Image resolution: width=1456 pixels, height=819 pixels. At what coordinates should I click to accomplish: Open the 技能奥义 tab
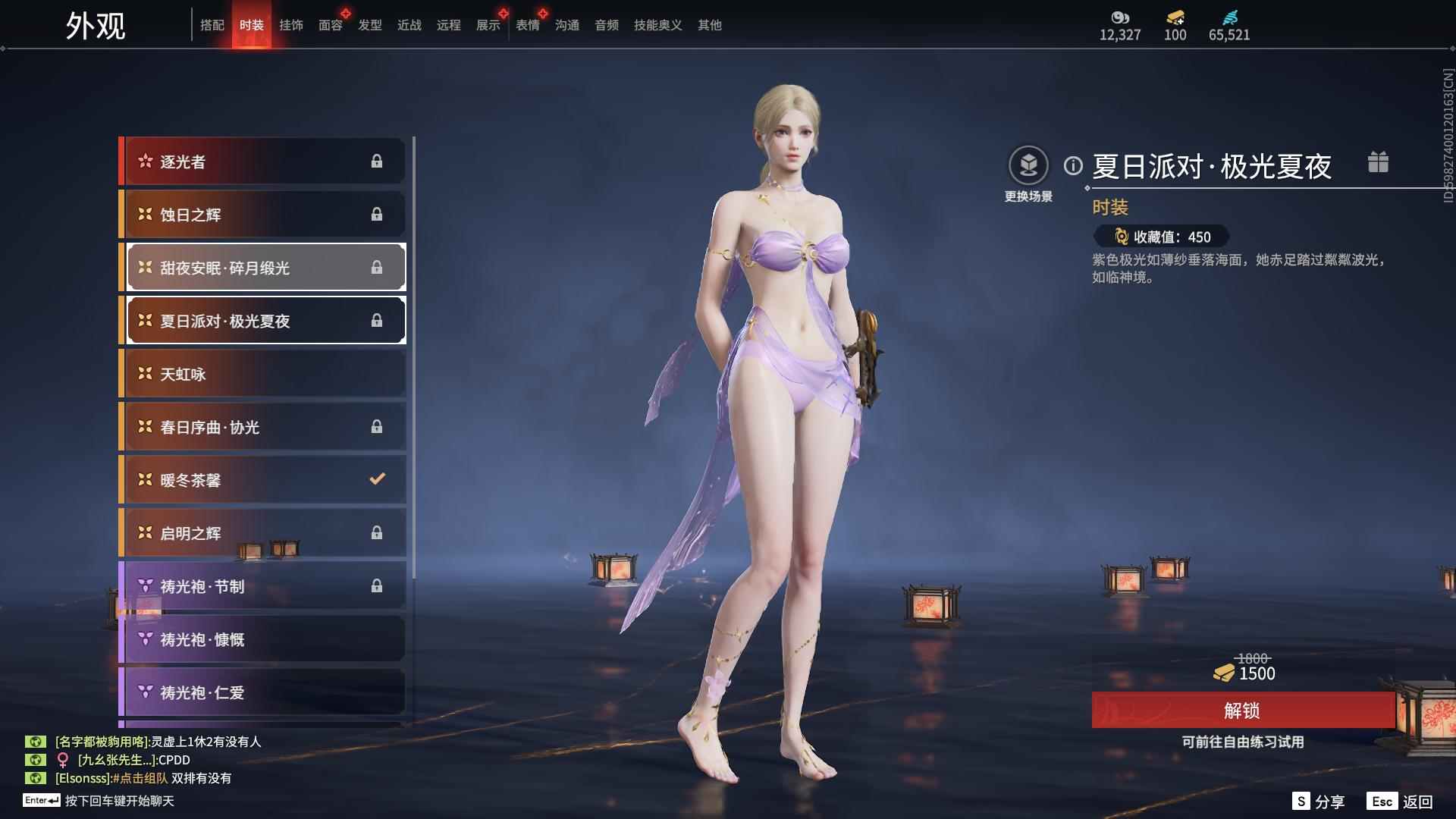(x=657, y=25)
